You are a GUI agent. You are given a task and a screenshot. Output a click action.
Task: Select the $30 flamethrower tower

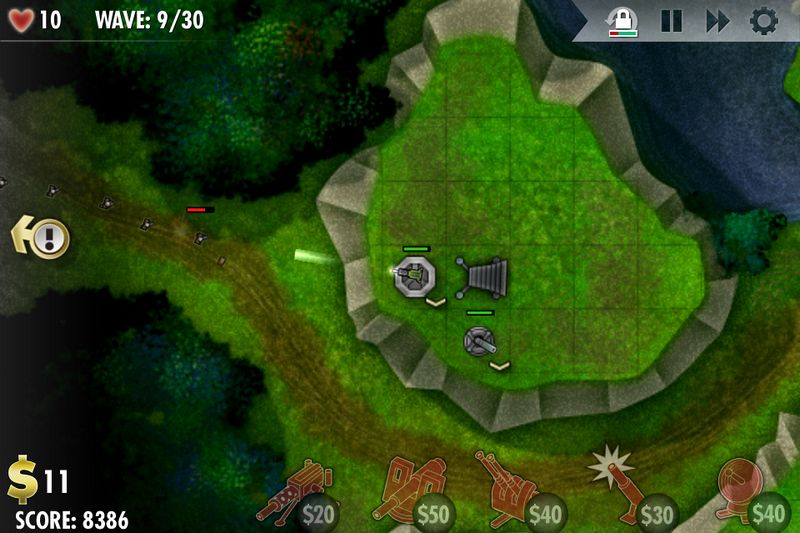[632, 493]
